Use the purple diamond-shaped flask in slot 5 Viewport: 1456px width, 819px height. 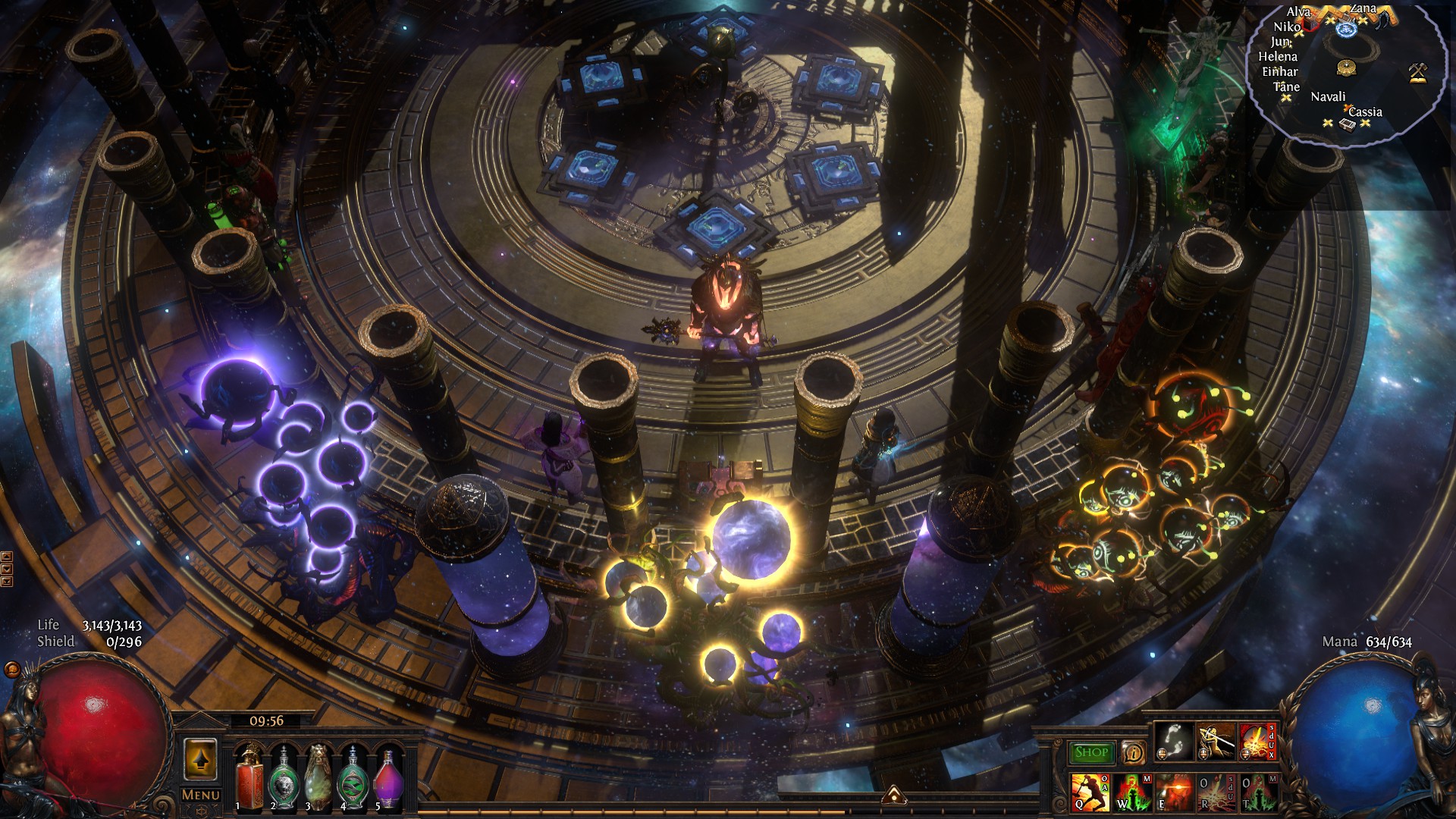(x=388, y=777)
